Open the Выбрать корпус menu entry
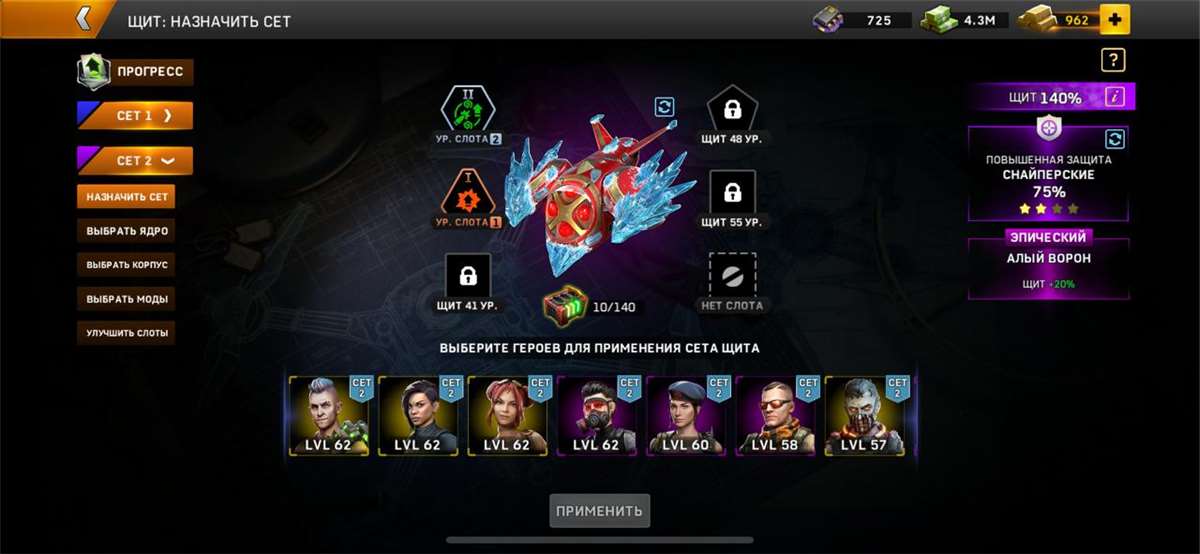Screen dimensions: 1200x554 [x=126, y=265]
